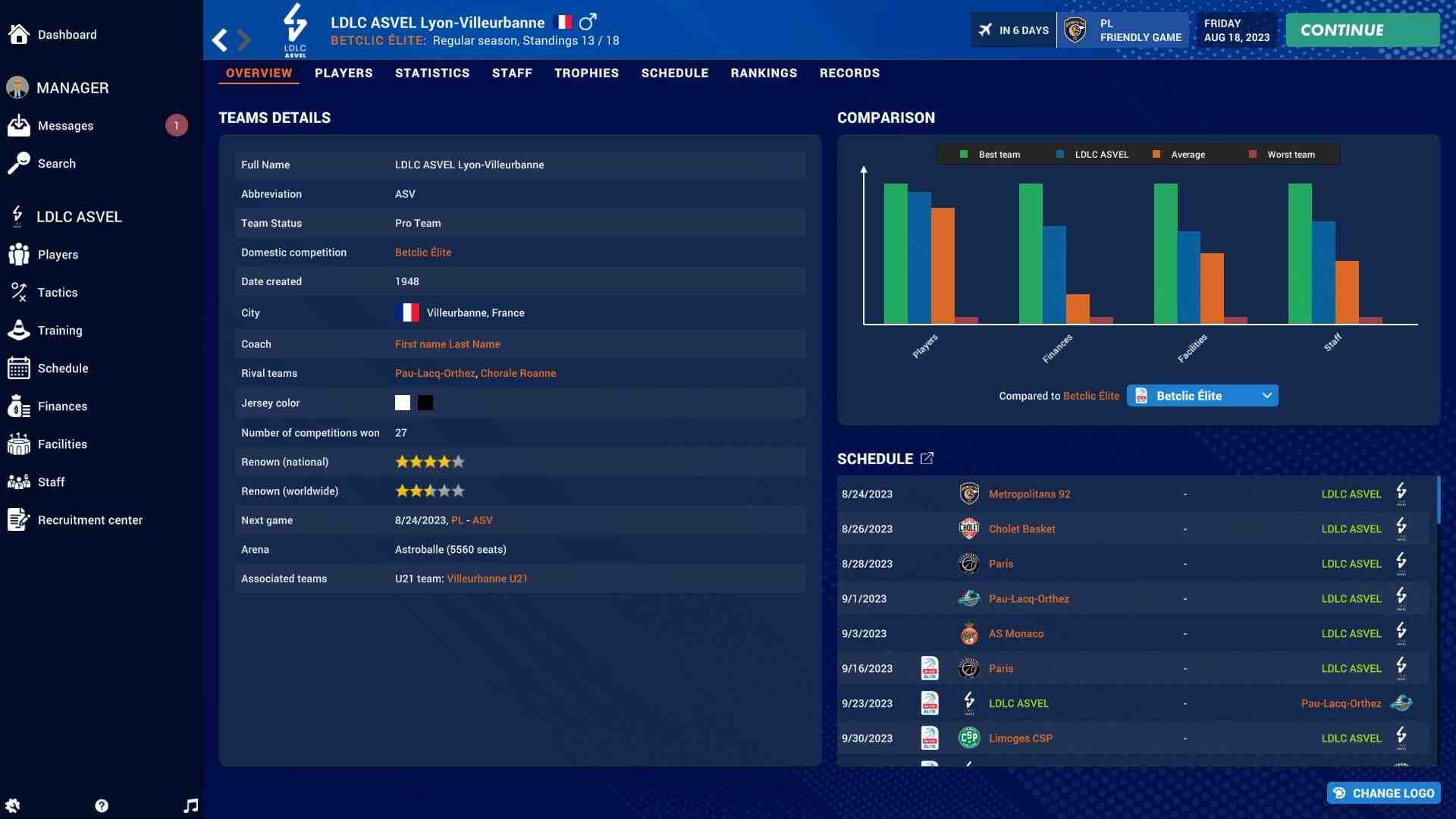Switch to the RANKINGS tab
Screen dimensions: 1456x819
pos(764,74)
